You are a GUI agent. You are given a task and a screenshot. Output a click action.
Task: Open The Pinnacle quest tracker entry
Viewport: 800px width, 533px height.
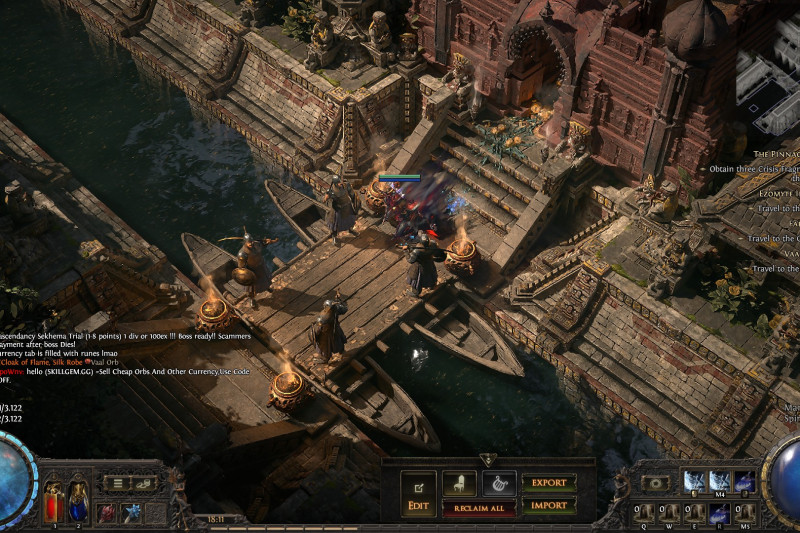click(x=774, y=154)
